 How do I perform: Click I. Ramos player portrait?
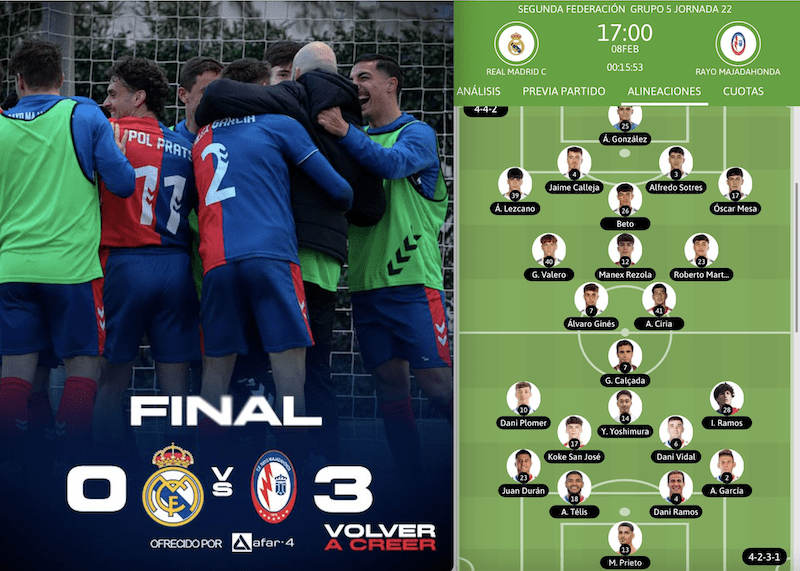(x=727, y=397)
